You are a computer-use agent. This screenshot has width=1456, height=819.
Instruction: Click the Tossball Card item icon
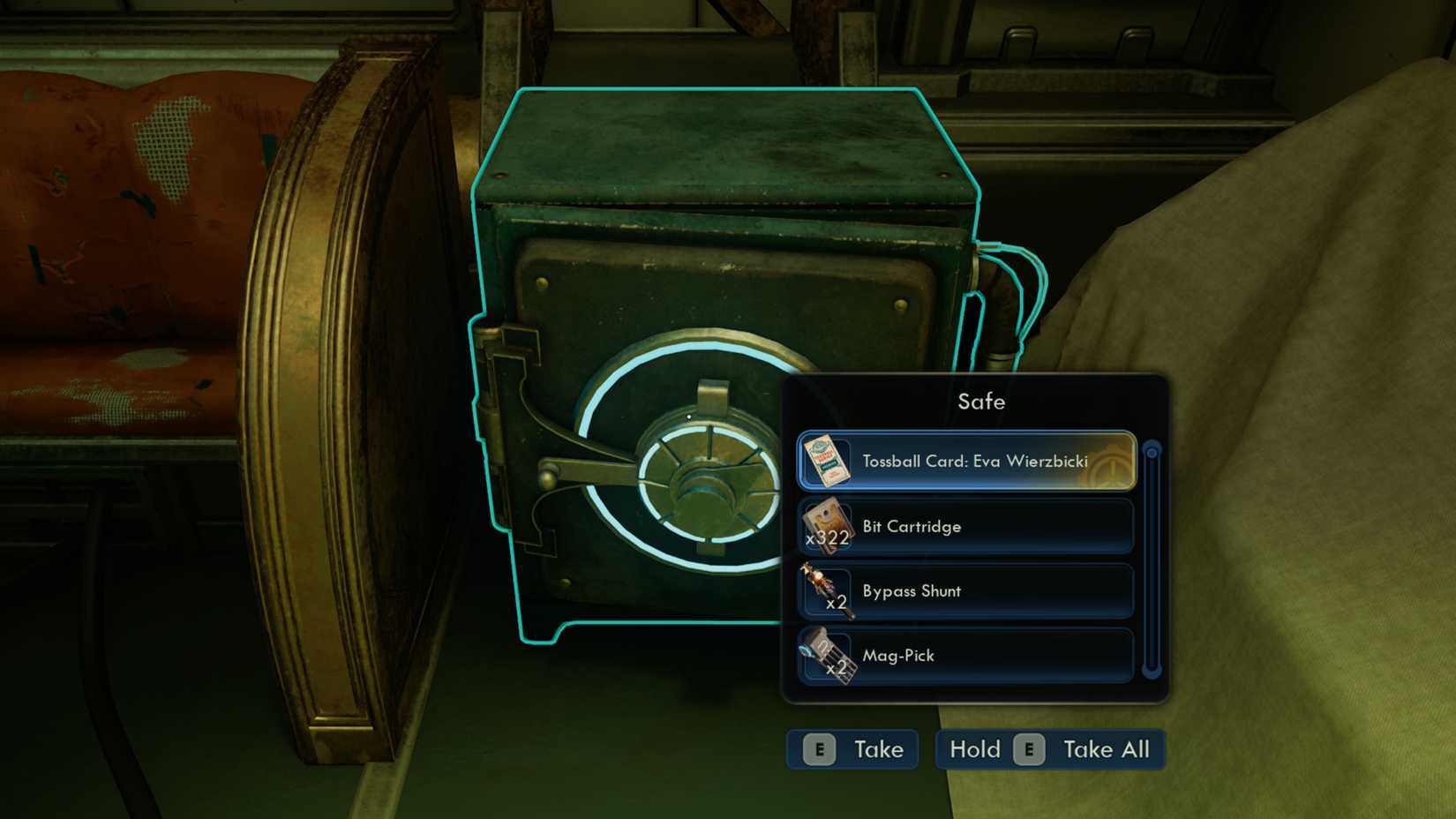[x=828, y=460]
